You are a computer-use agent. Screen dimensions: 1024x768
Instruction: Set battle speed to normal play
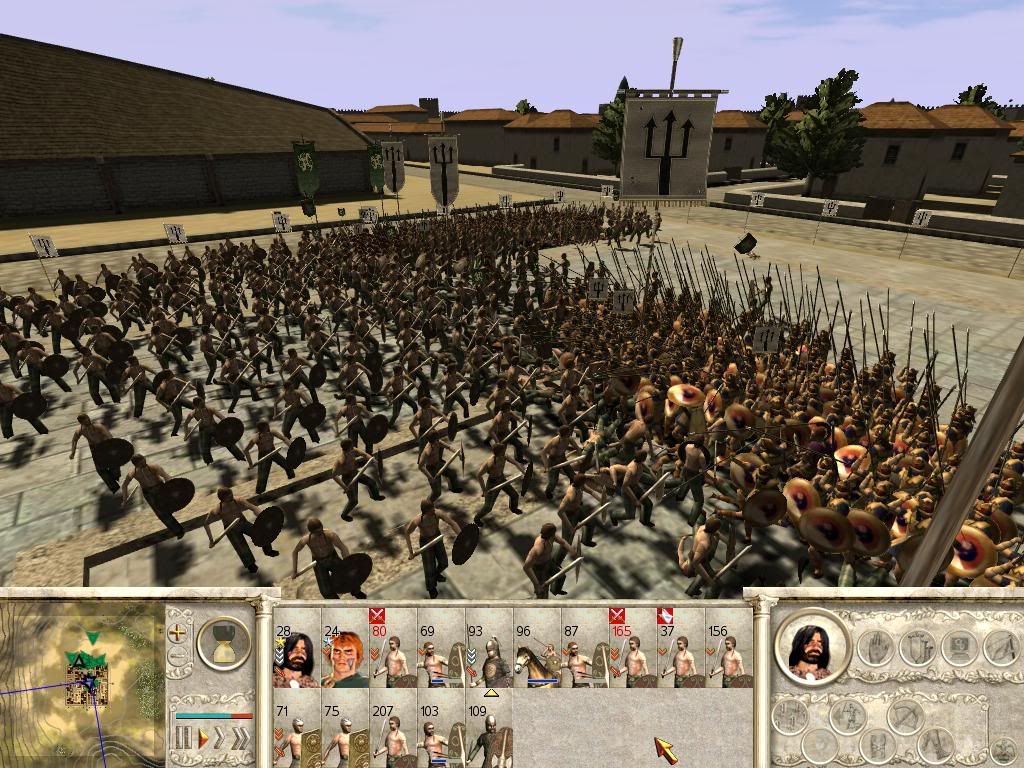(x=202, y=739)
